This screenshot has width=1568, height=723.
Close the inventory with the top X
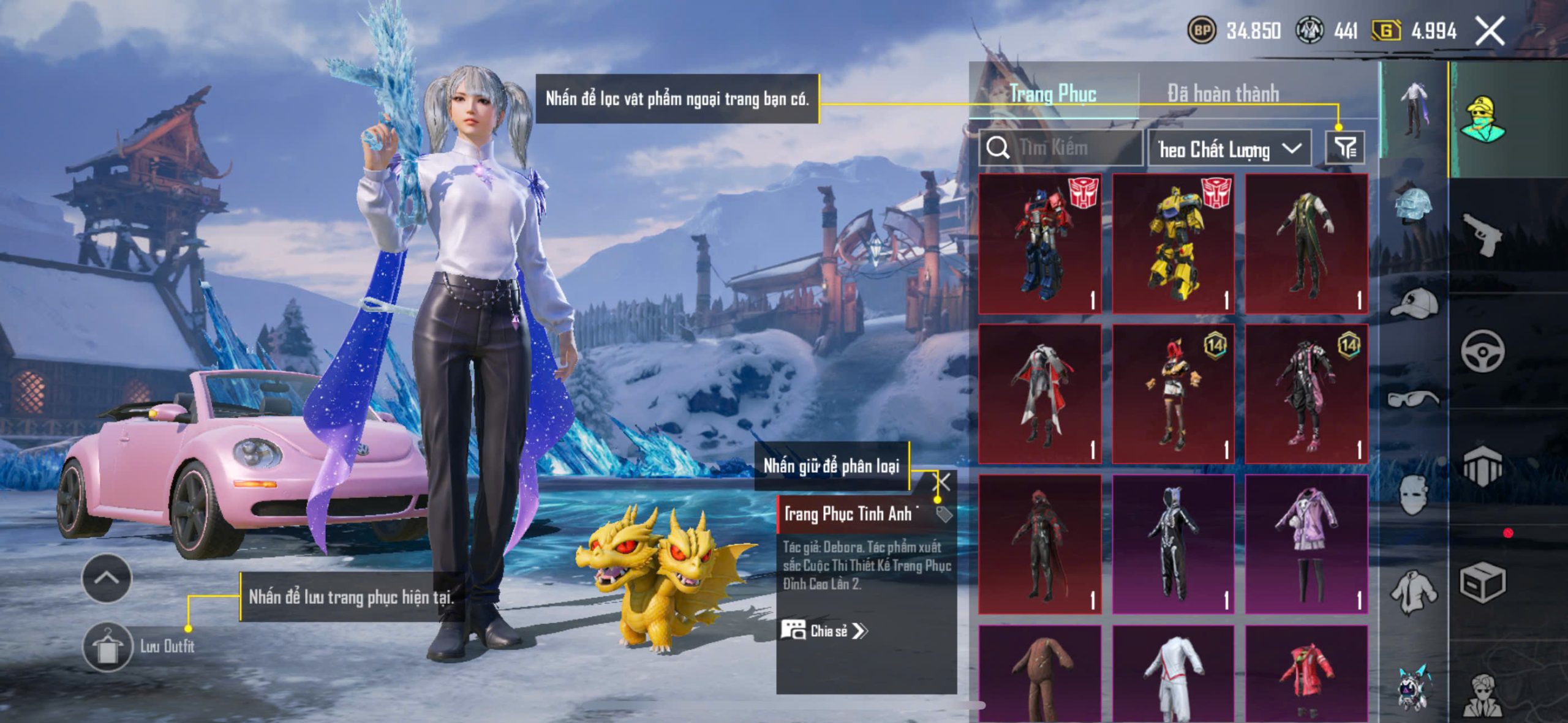point(1490,31)
